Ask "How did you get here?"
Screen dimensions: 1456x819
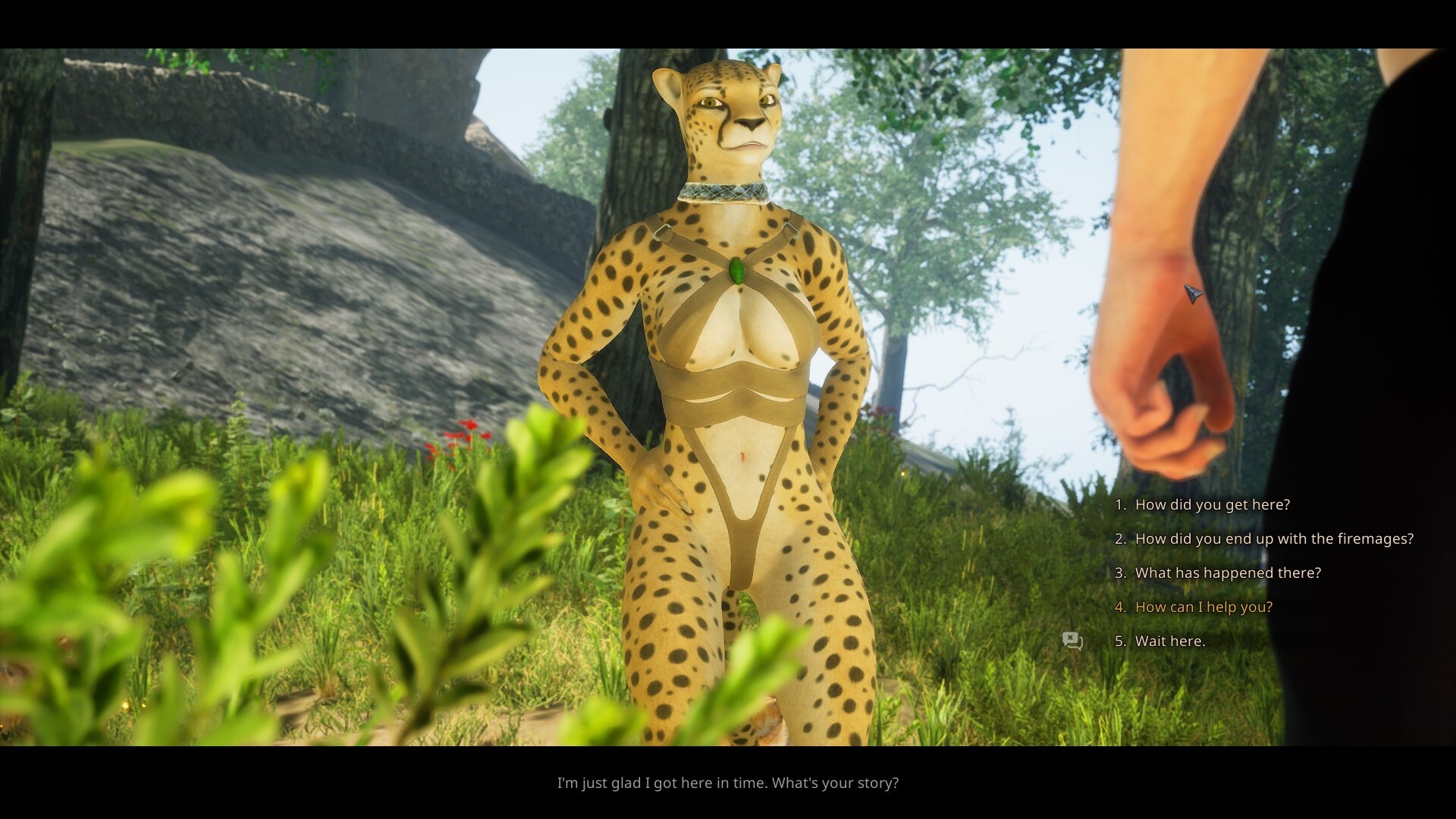(1212, 505)
